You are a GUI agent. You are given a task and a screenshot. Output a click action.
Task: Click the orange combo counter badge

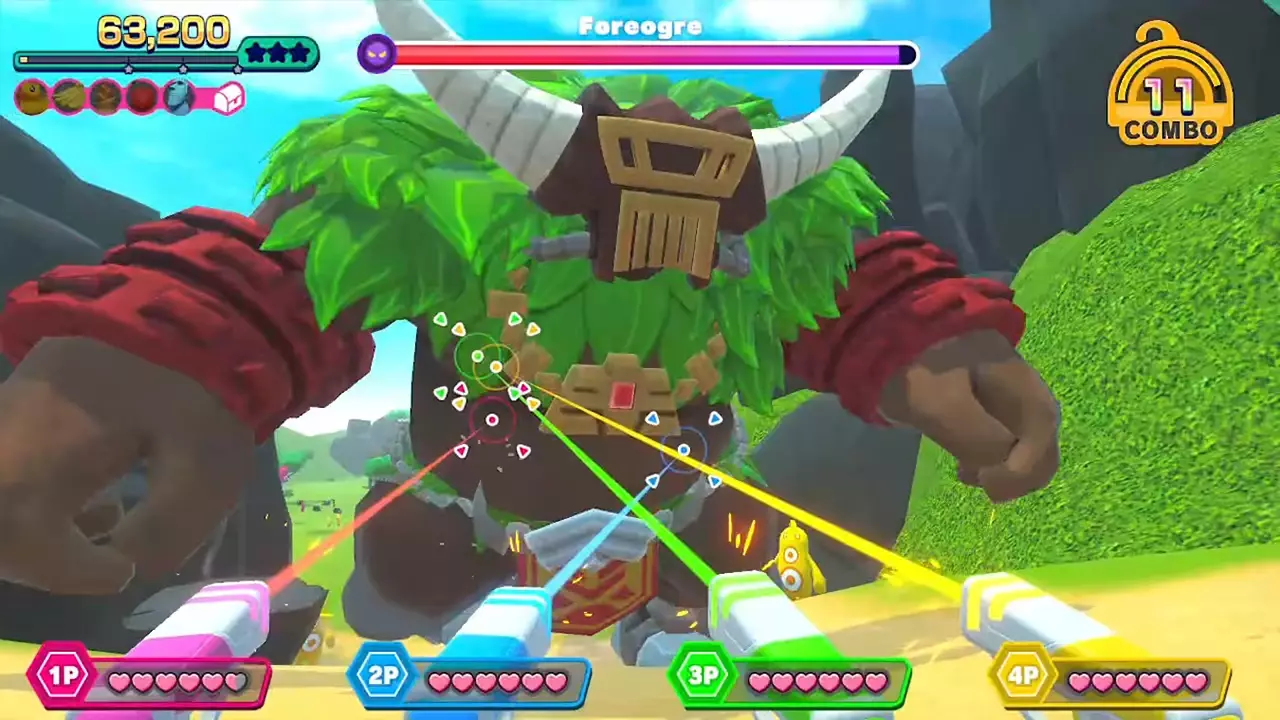1170,92
